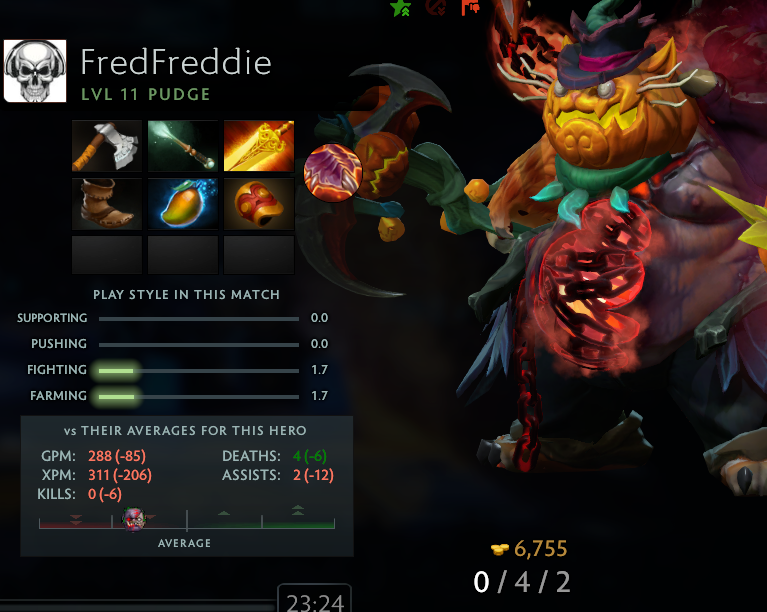Image resolution: width=767 pixels, height=612 pixels.
Task: Click the golden sword item icon
Action: tap(259, 146)
